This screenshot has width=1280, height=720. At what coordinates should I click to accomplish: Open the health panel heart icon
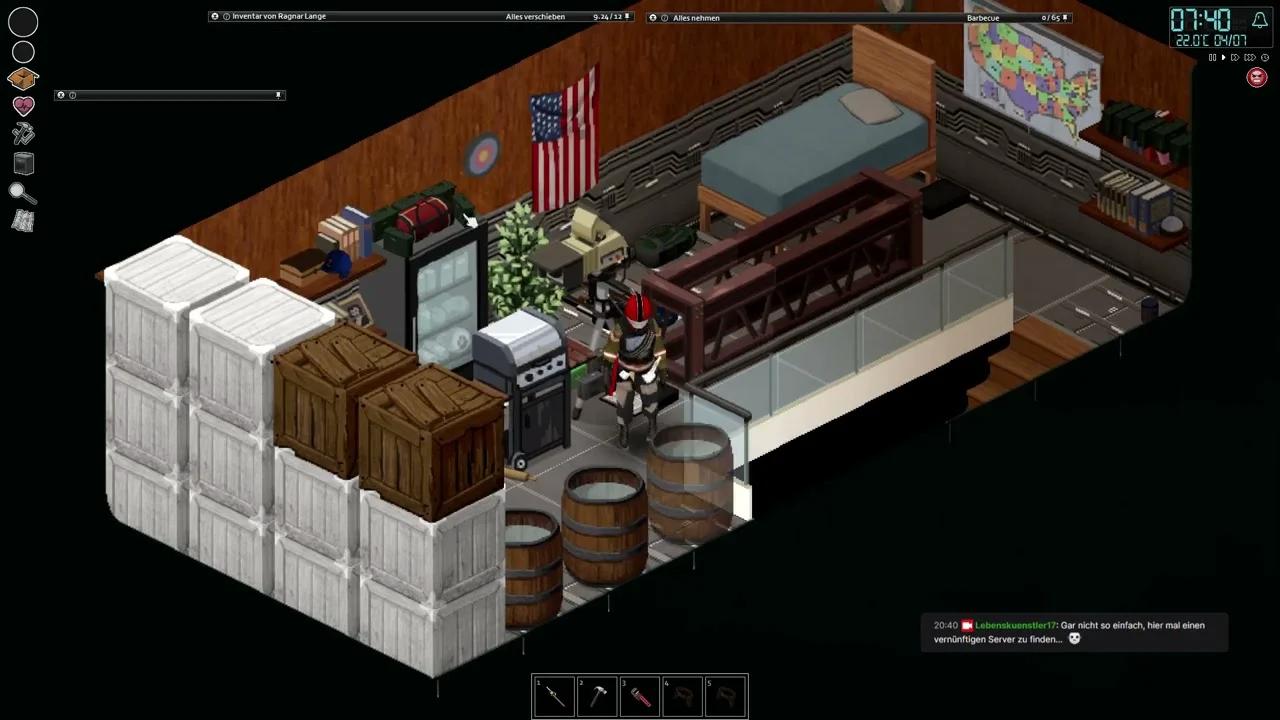(x=22, y=106)
